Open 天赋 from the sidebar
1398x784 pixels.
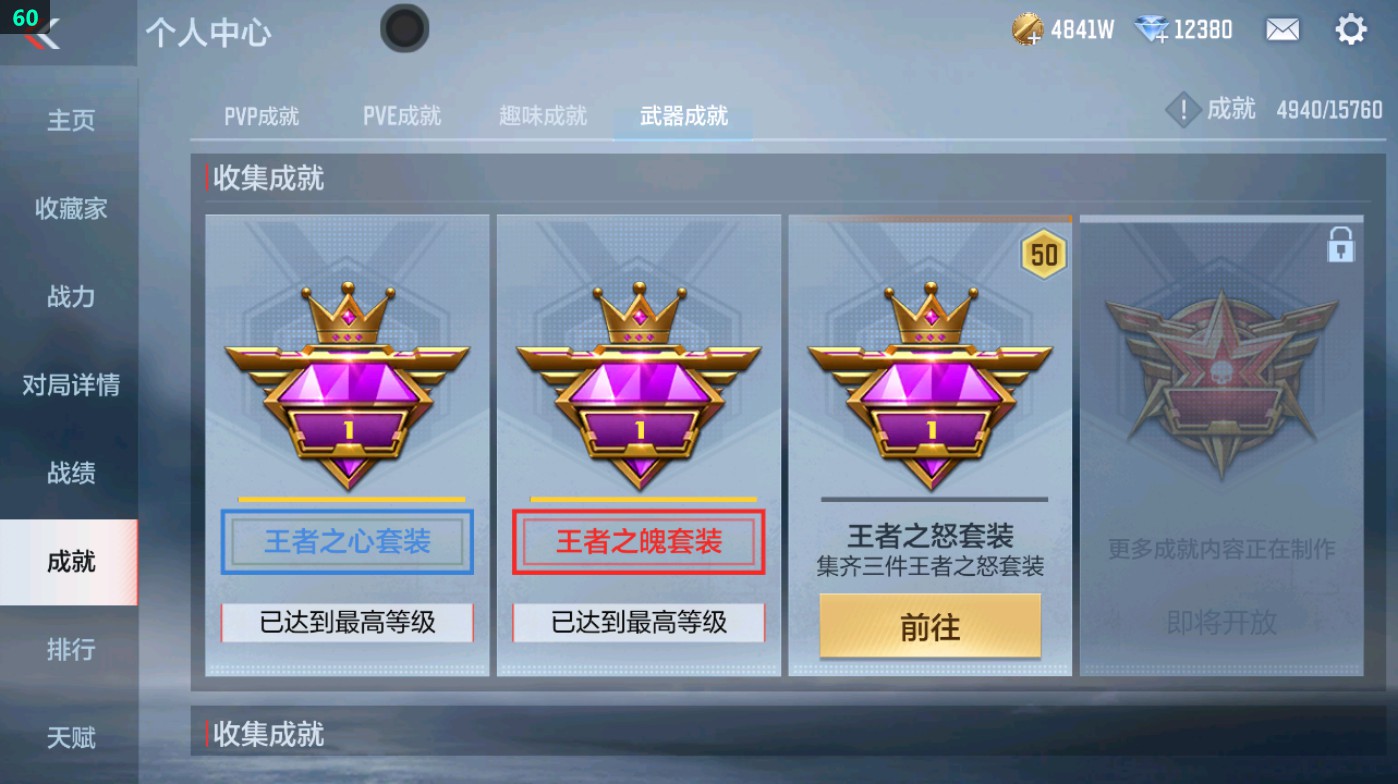point(69,738)
